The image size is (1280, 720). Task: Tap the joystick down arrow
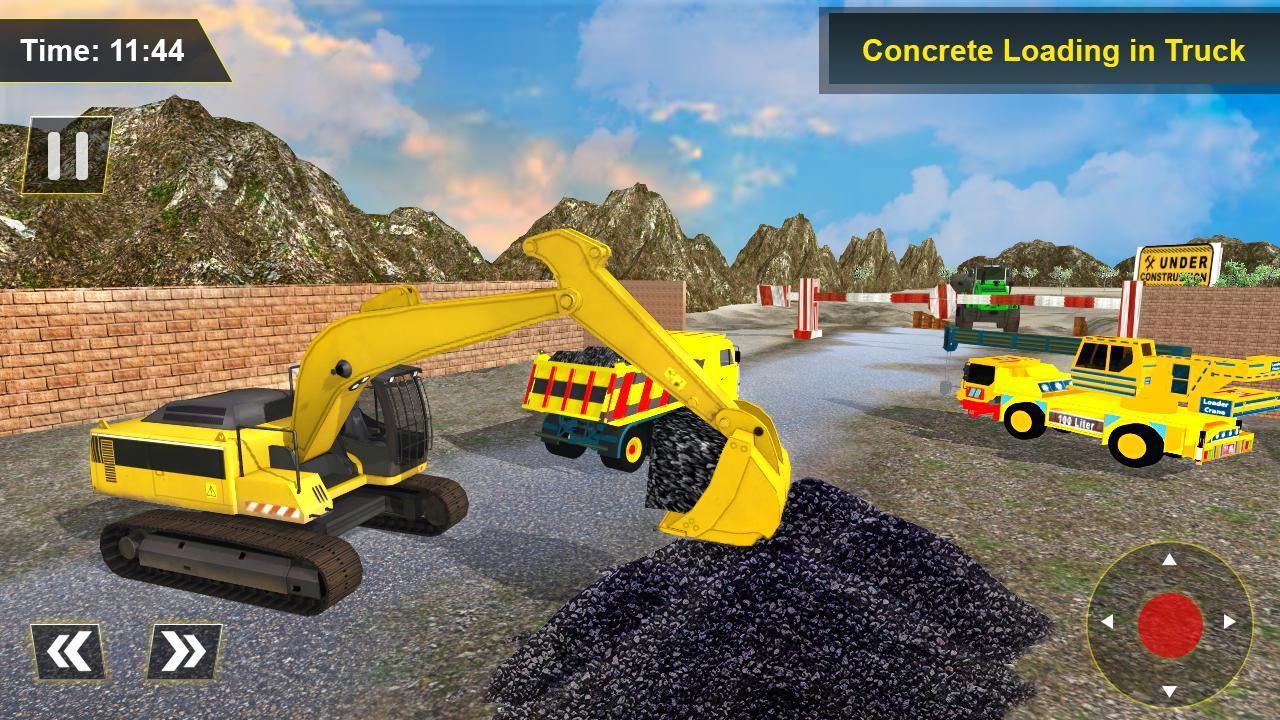point(1169,691)
